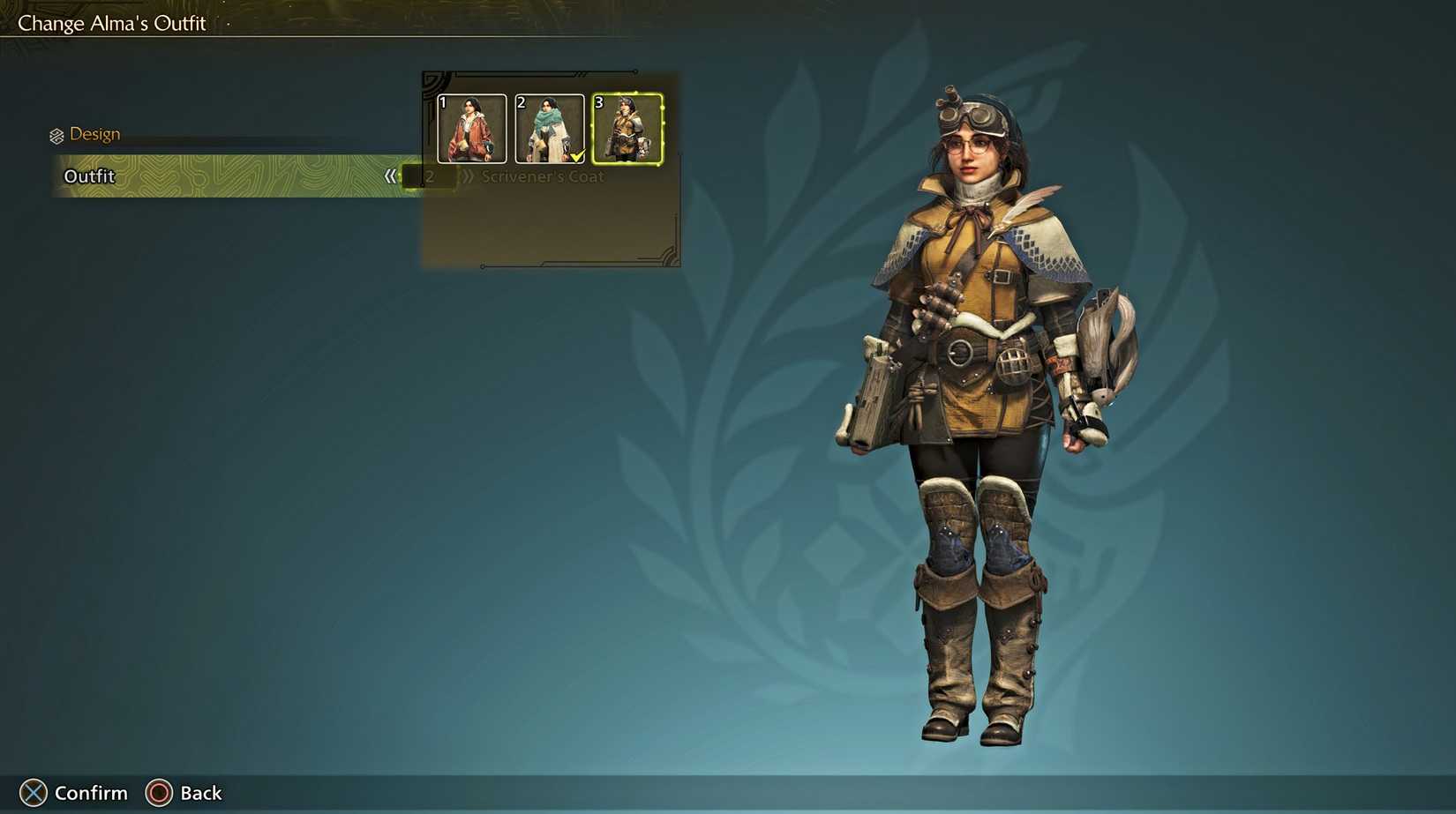Click the double-left chevron for previous outfit

[x=391, y=175]
